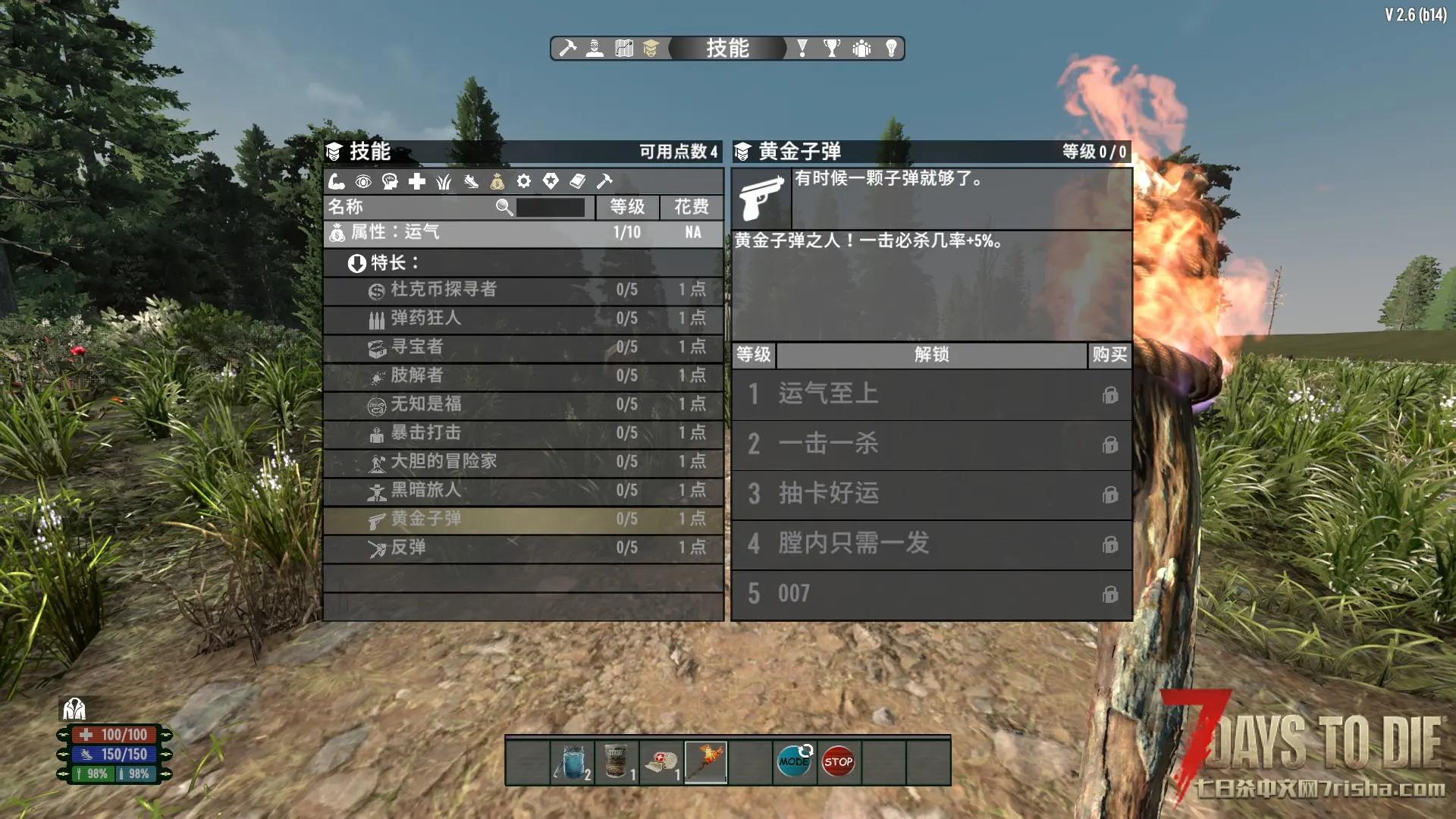The width and height of the screenshot is (1456, 819).
Task: Click the red STOP hotbar item
Action: 839,761
